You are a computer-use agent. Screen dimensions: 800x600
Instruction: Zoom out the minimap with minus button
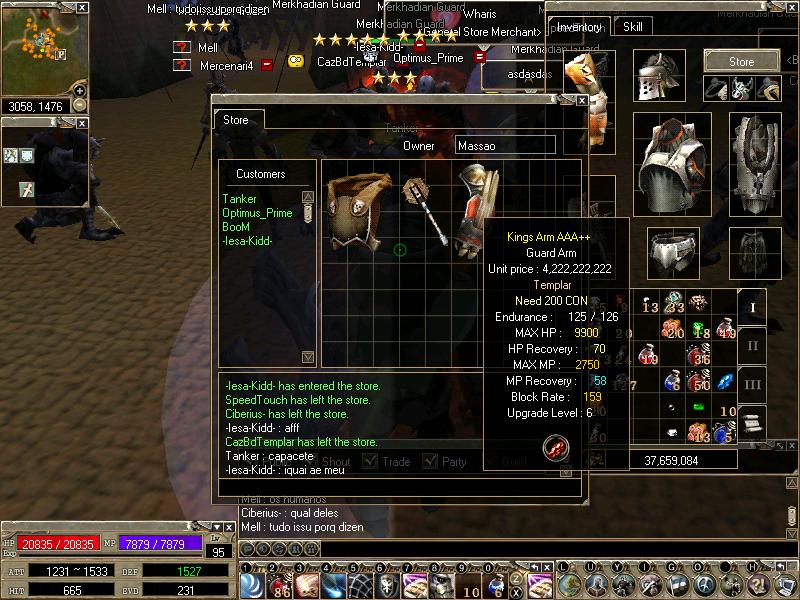[80, 105]
